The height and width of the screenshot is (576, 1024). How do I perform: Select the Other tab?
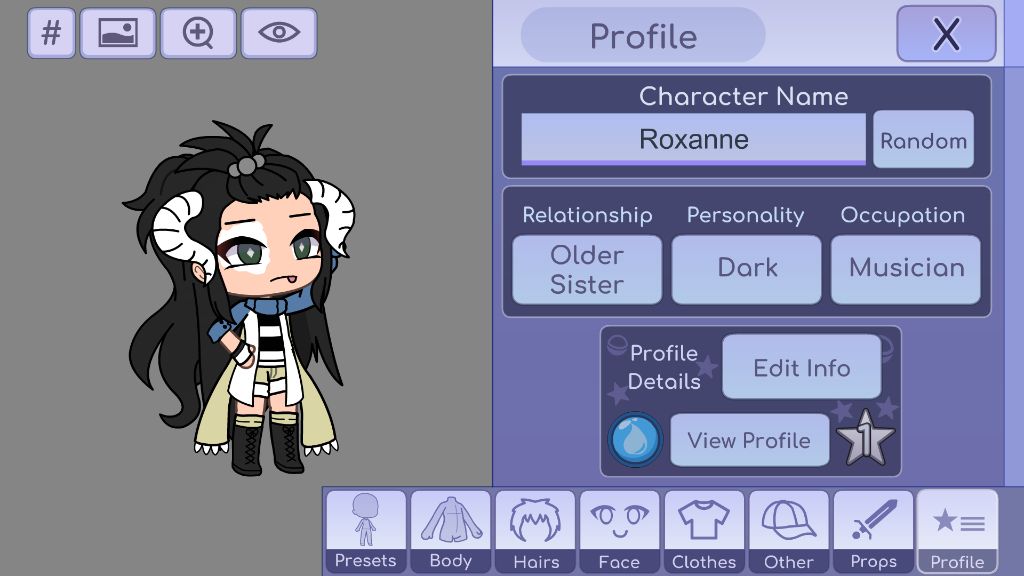click(x=789, y=532)
